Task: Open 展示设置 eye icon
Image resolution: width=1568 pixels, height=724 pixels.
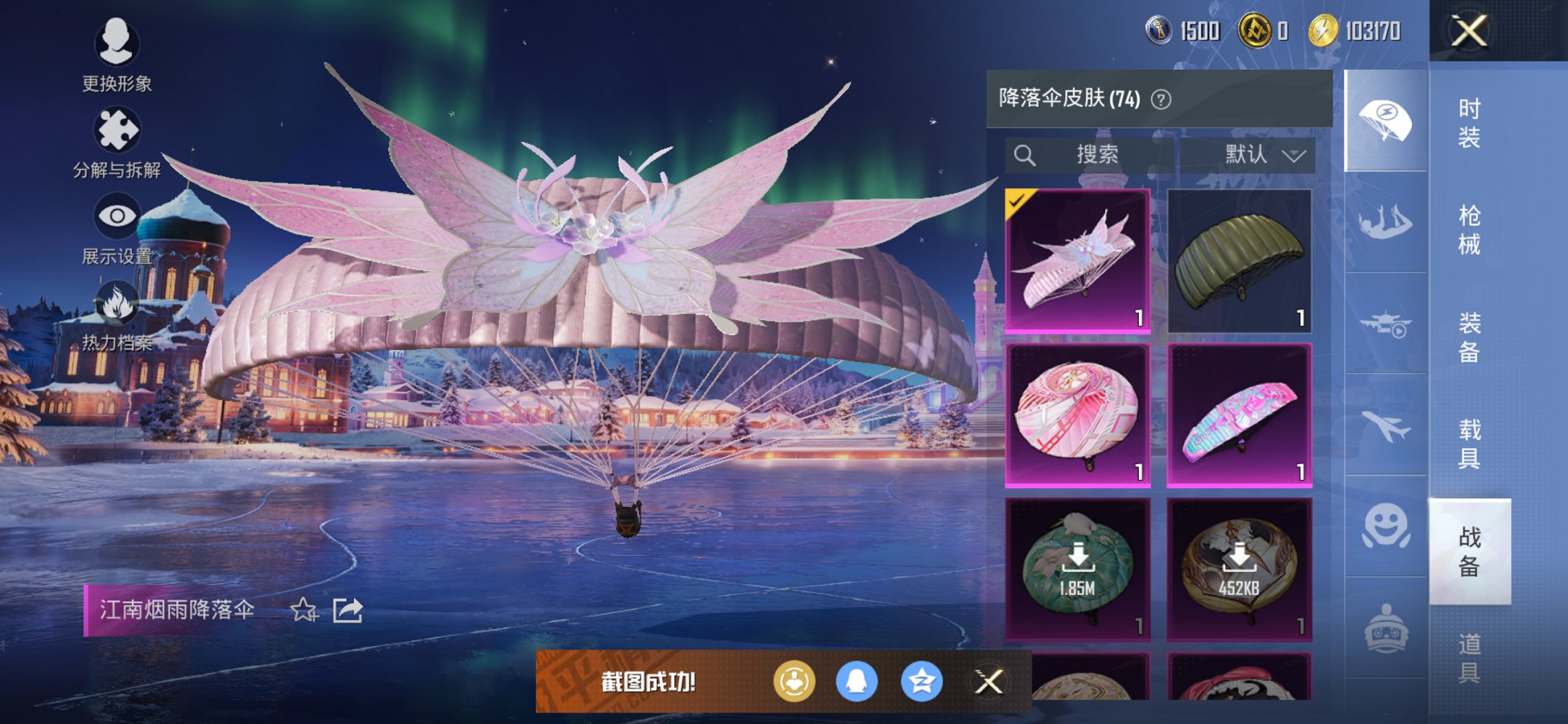Action: click(117, 216)
